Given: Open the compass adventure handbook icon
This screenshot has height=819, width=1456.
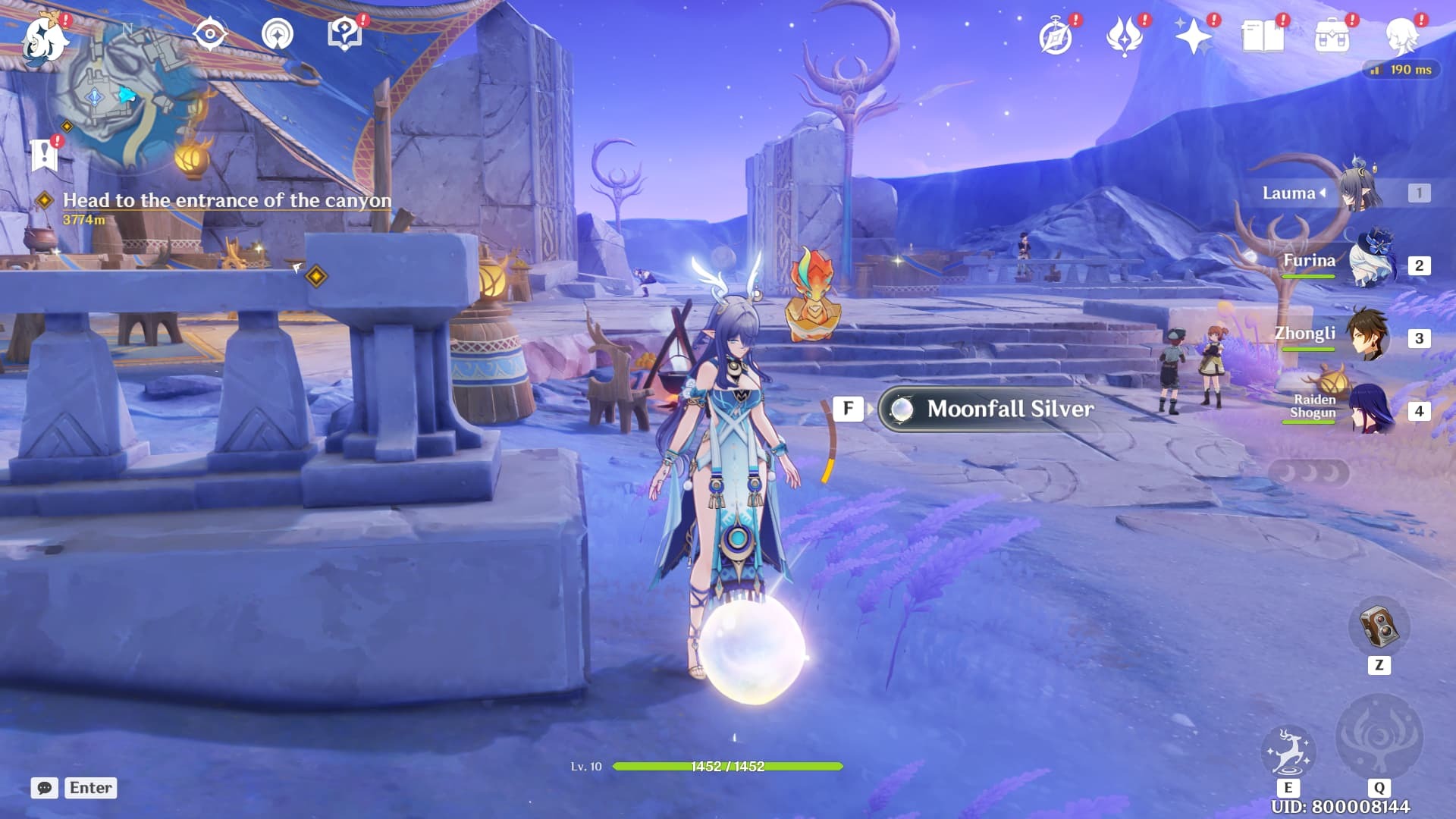Looking at the screenshot, I should [x=1056, y=36].
